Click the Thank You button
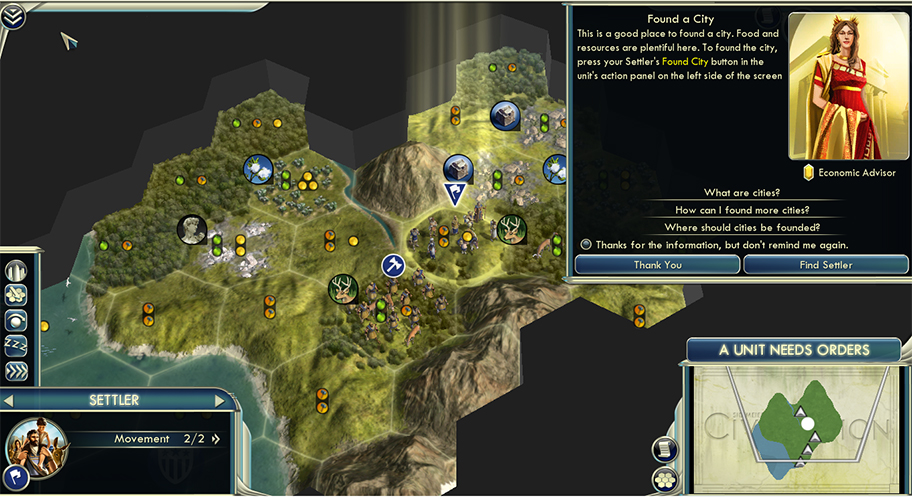 (657, 265)
